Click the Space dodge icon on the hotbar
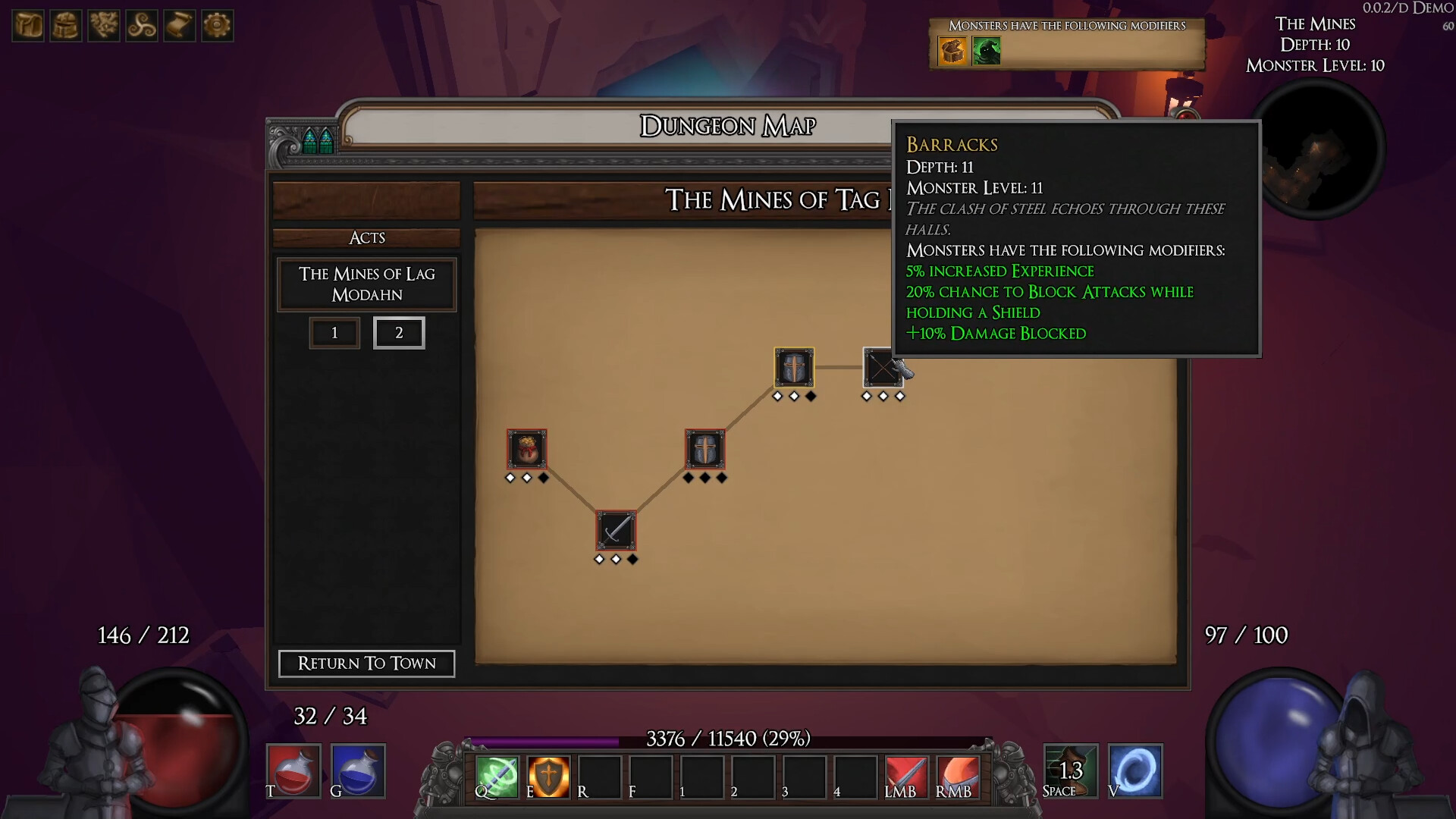 tap(1070, 770)
